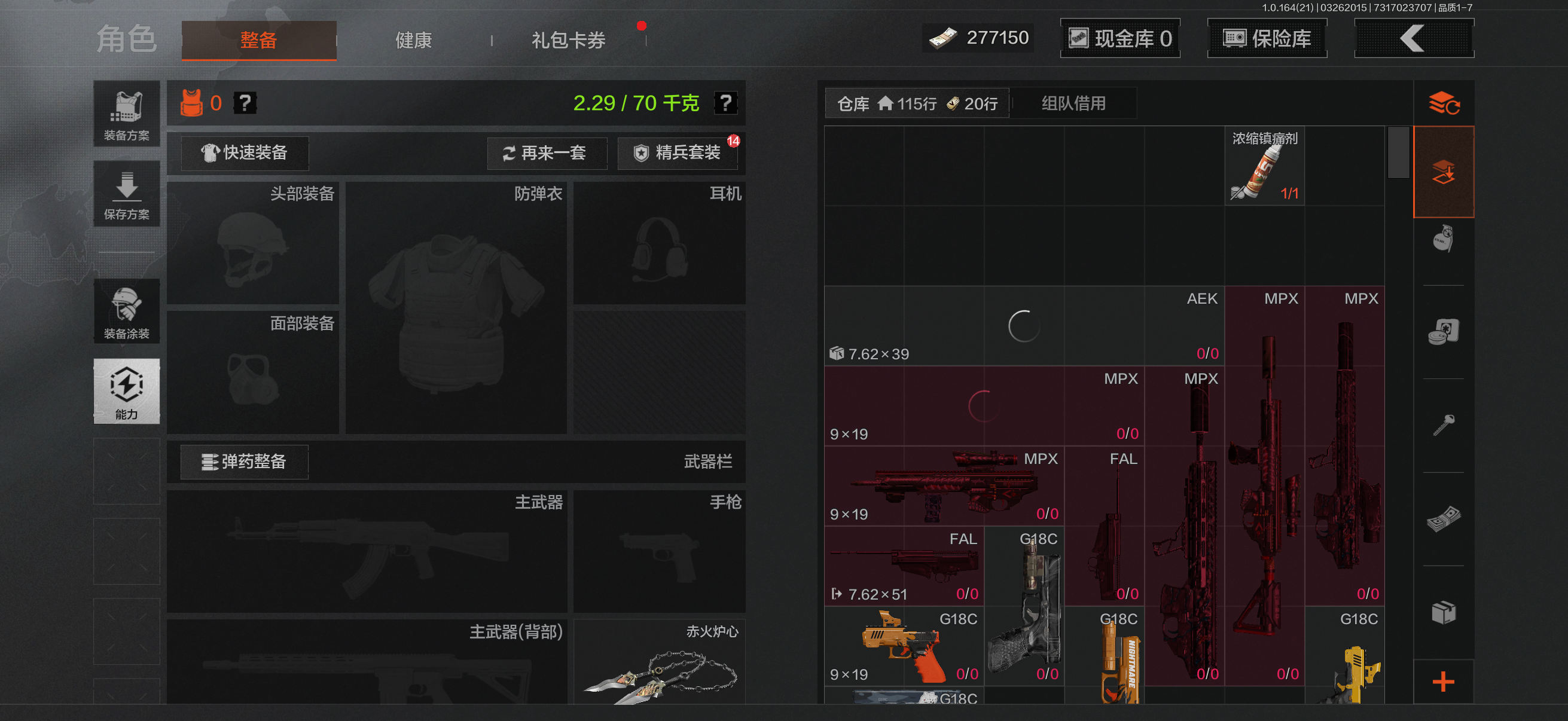Switch to the 组队借用 warehouse tab
The image size is (1568, 721).
[x=1074, y=102]
